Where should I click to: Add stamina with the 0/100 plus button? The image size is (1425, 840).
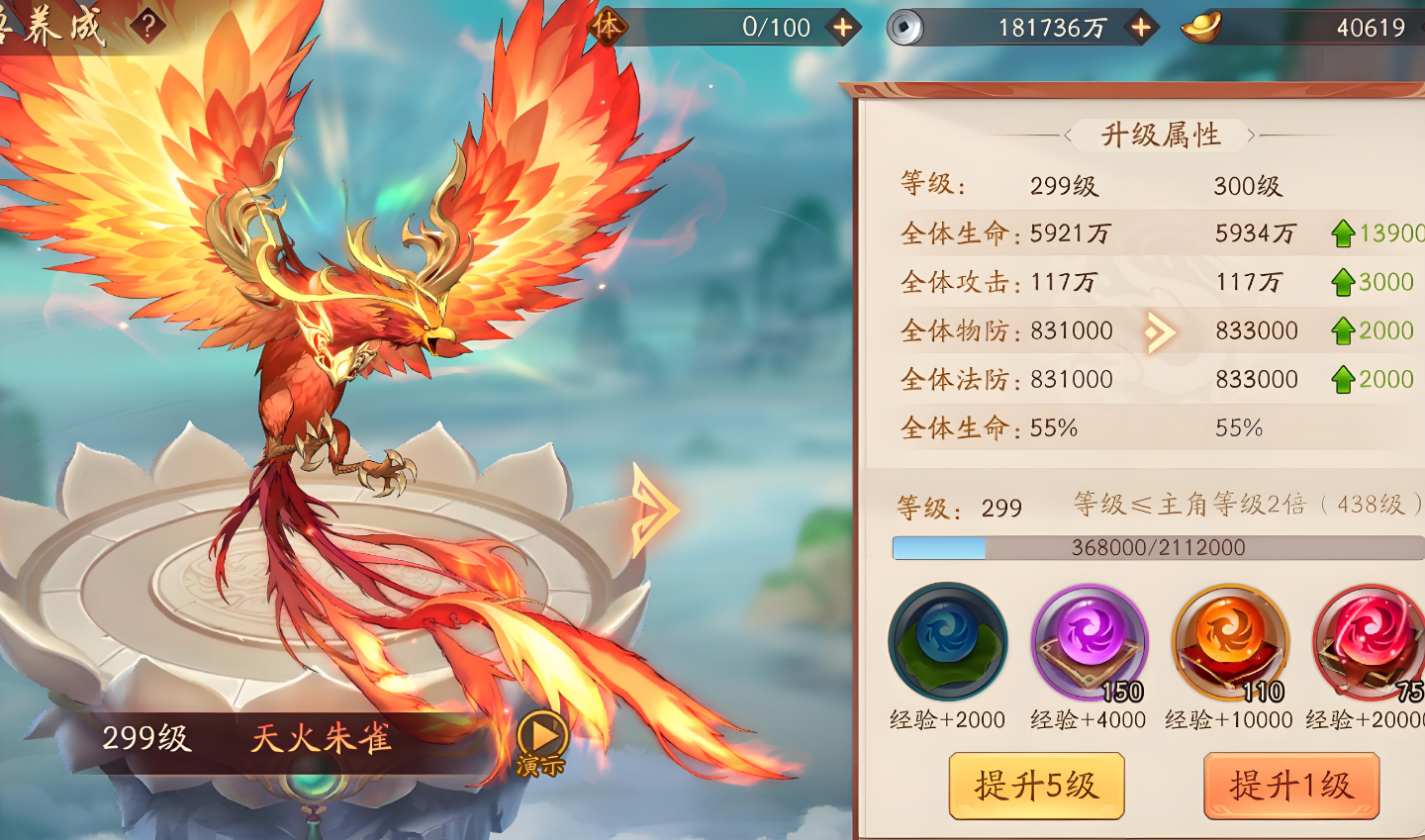coord(843,28)
